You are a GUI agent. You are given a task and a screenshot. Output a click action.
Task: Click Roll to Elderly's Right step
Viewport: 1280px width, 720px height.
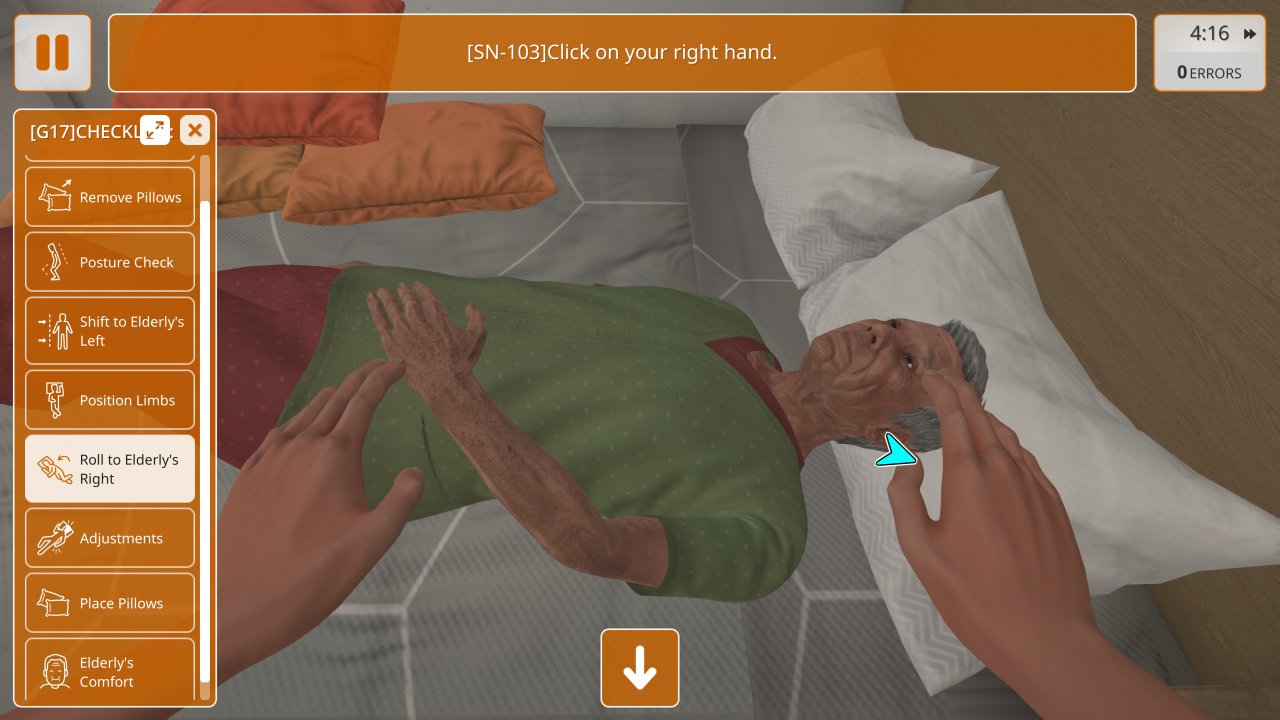110,469
